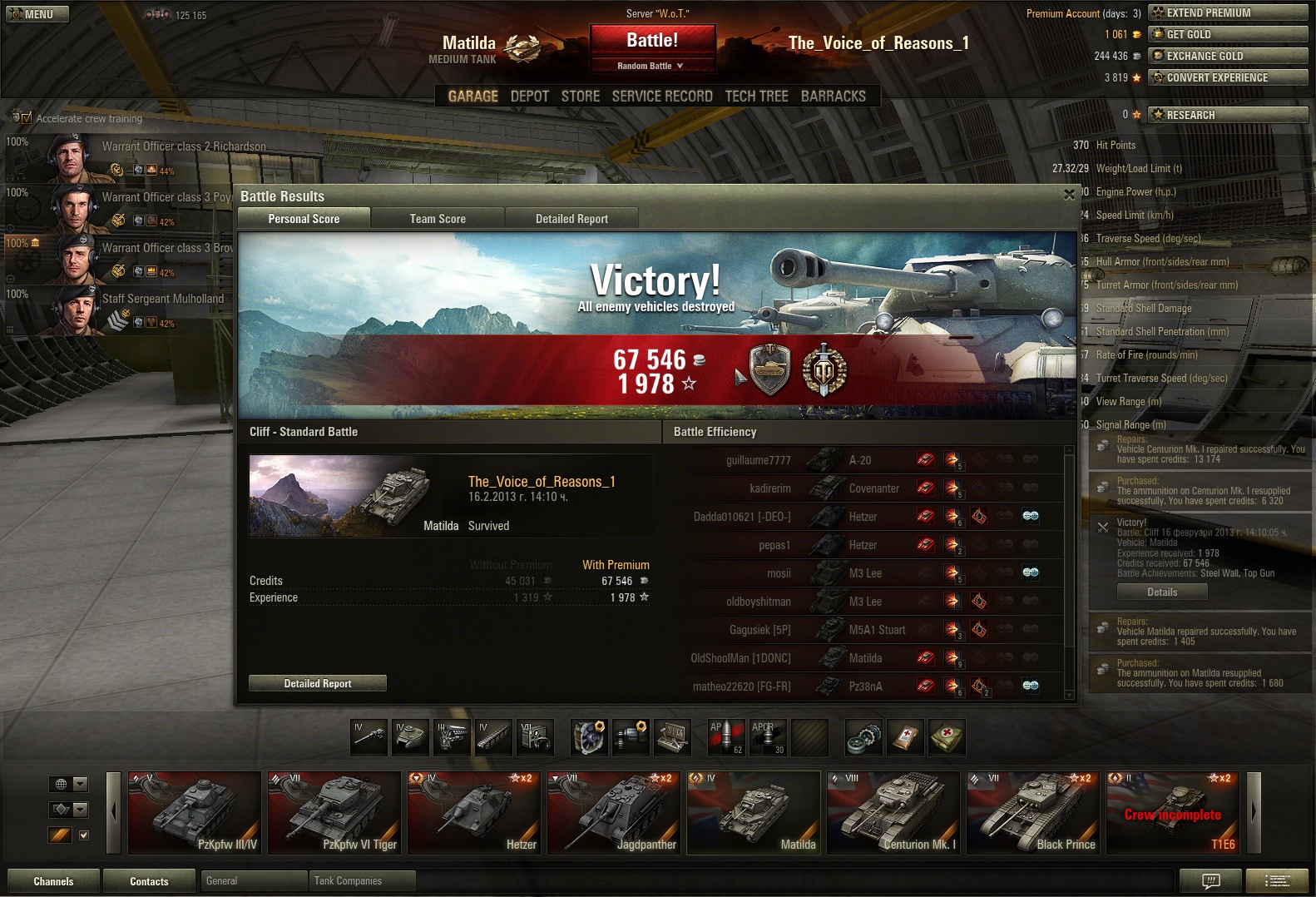The width and height of the screenshot is (1316, 897).
Task: Choose Convert Experience
Action: [x=1228, y=77]
